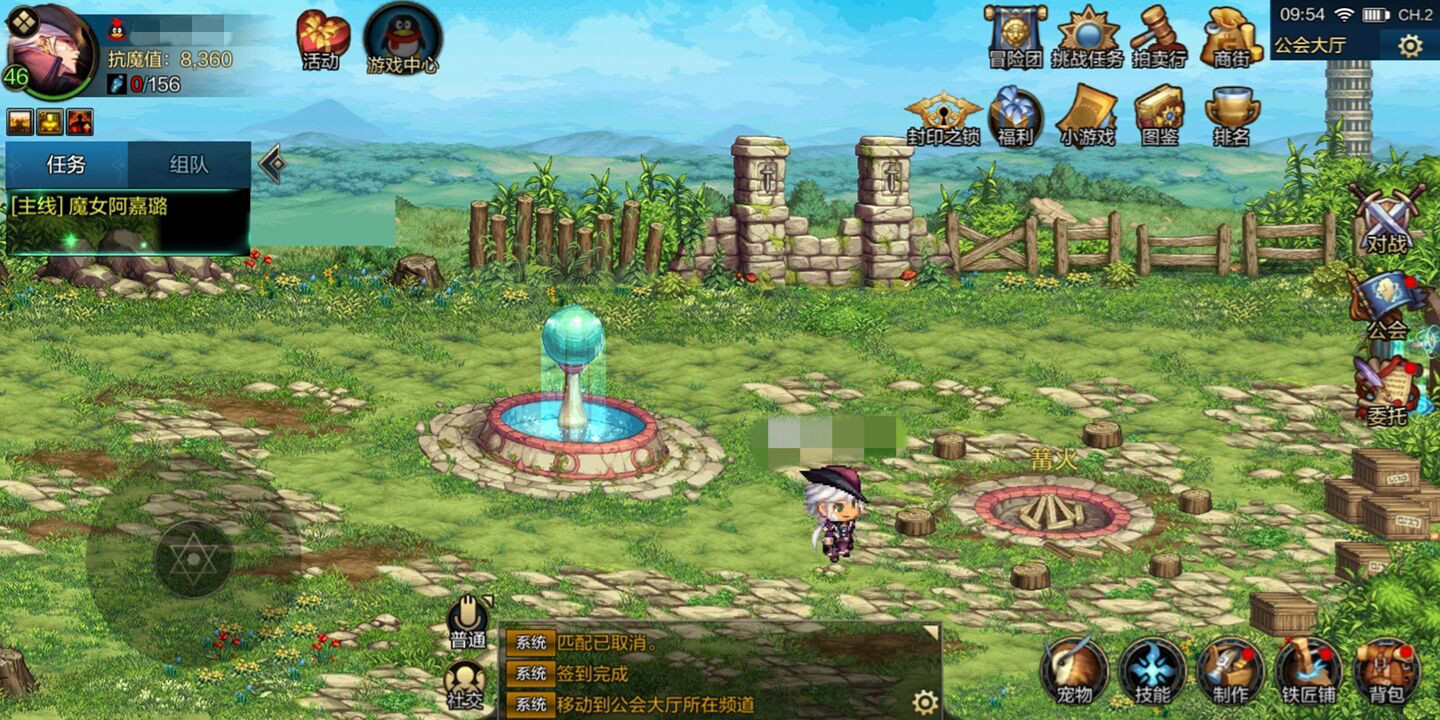Open the 技能 skills menu

click(1152, 669)
